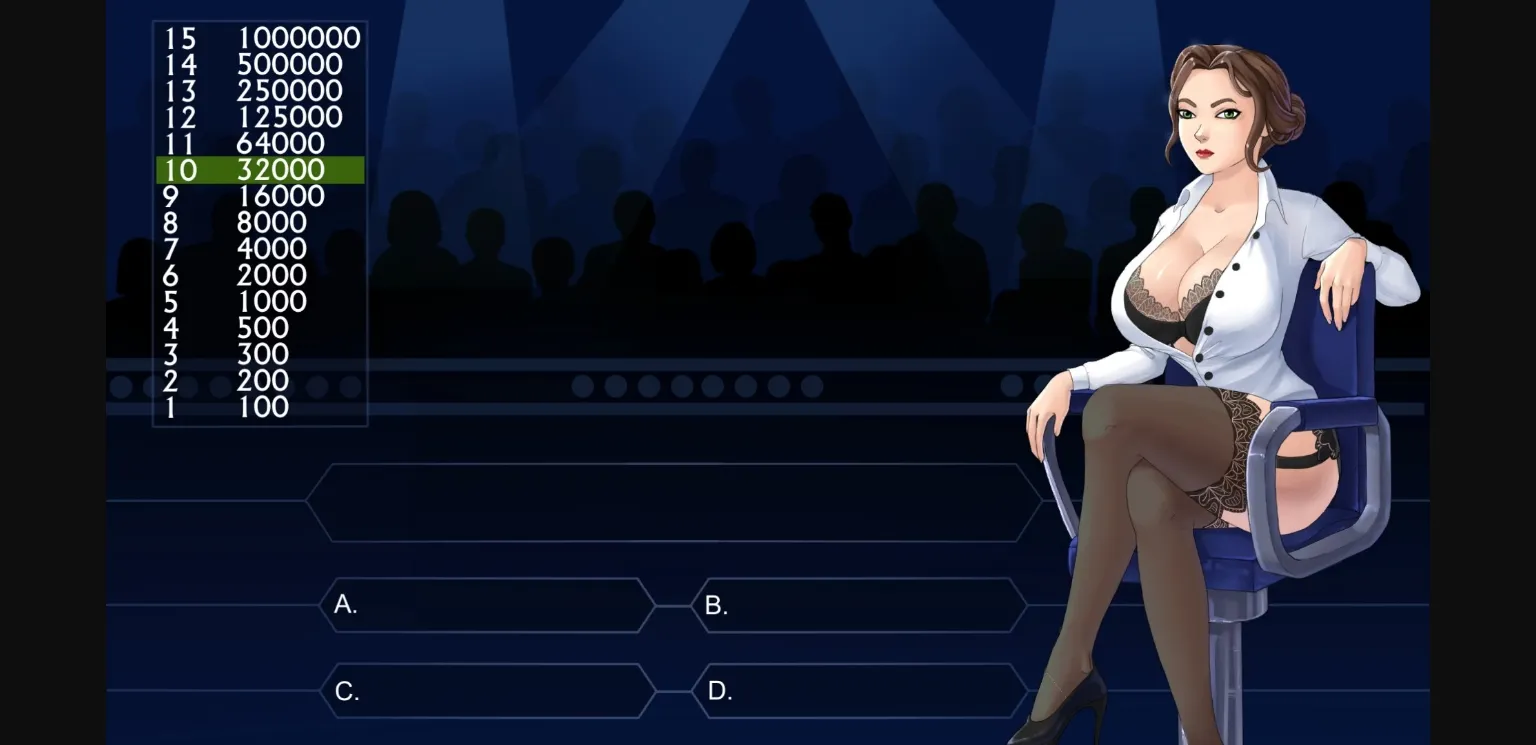The image size is (1536, 745).
Task: Select the 1000 prize level
Action: click(258, 301)
